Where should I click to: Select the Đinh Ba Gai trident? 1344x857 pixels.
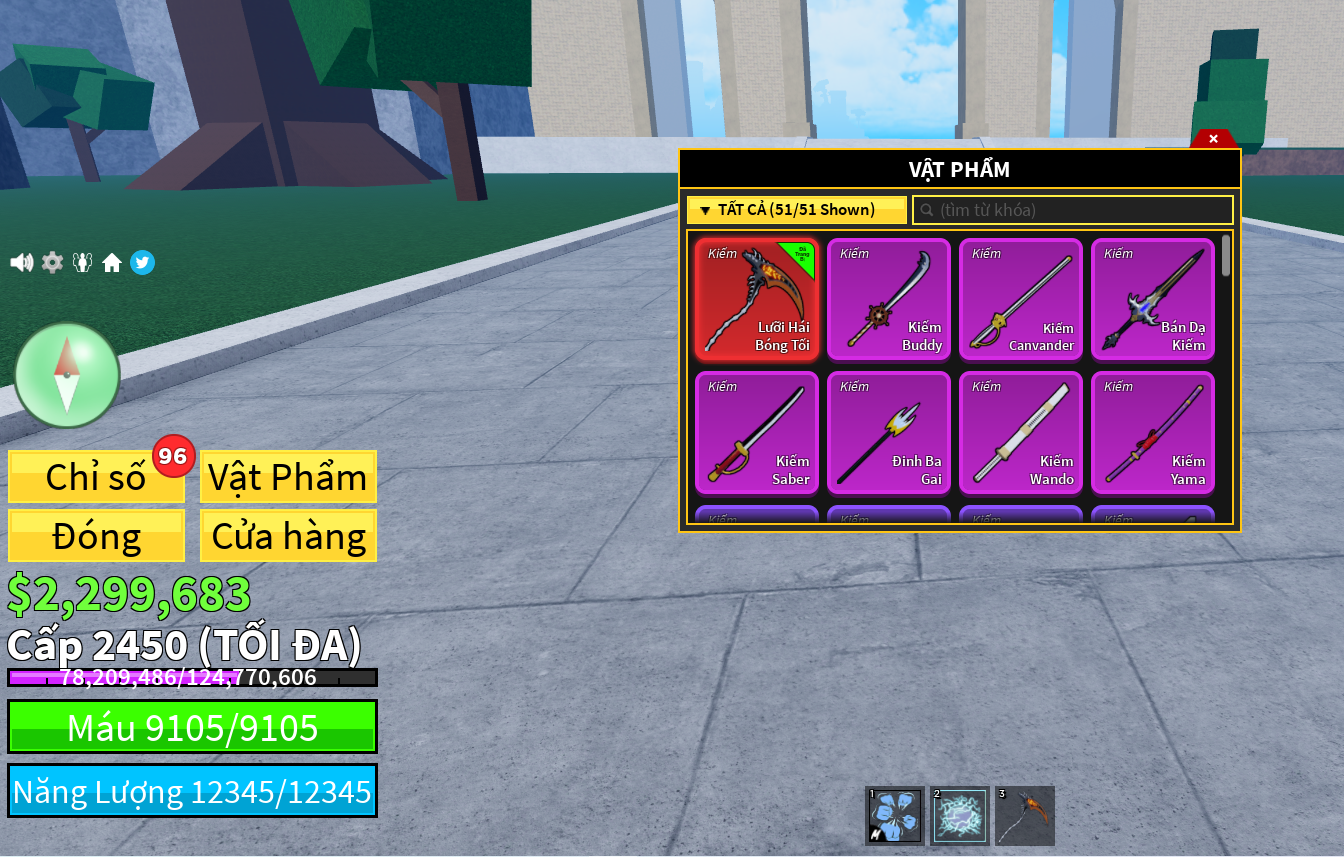click(889, 432)
